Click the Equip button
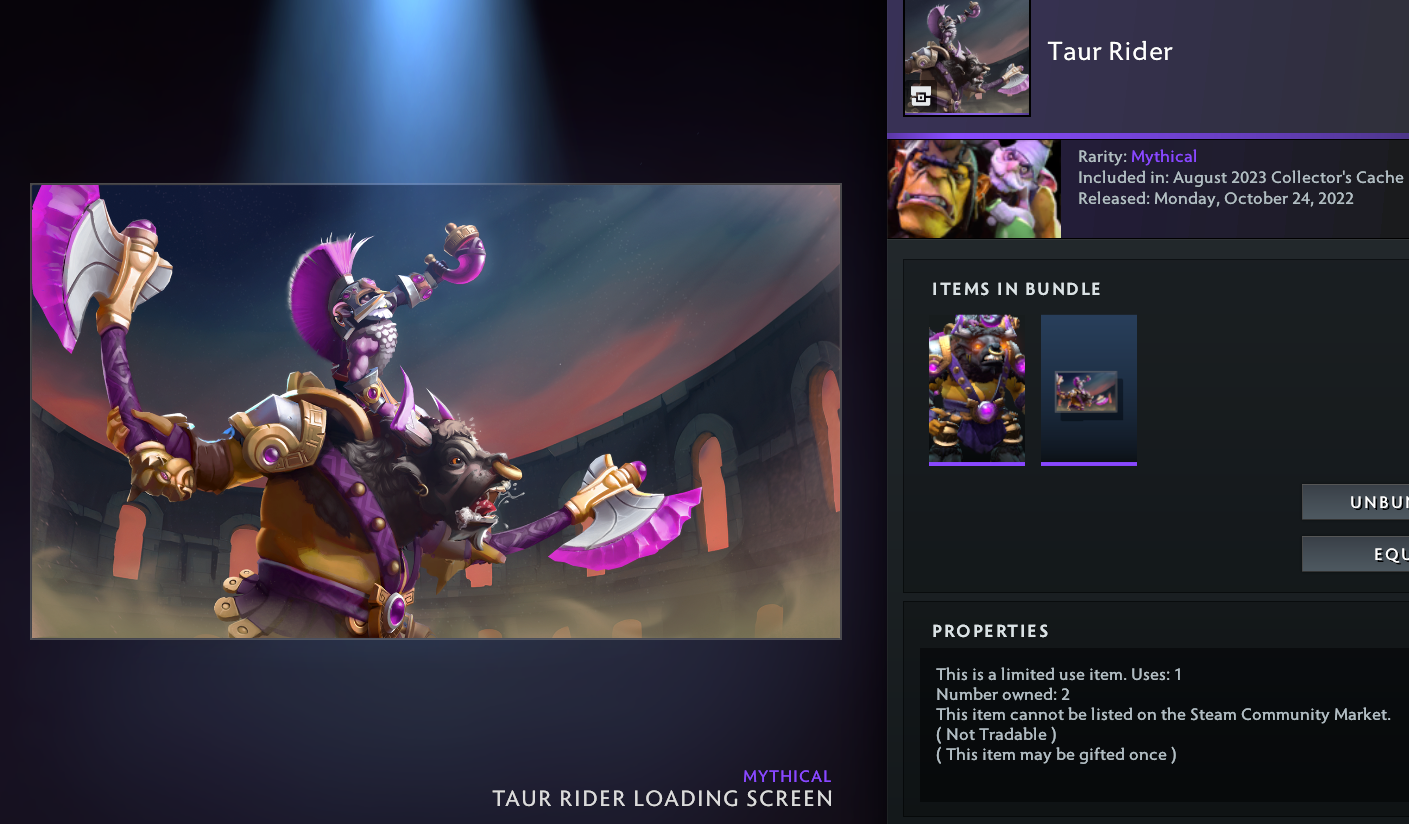The image size is (1409, 824). (x=1356, y=554)
